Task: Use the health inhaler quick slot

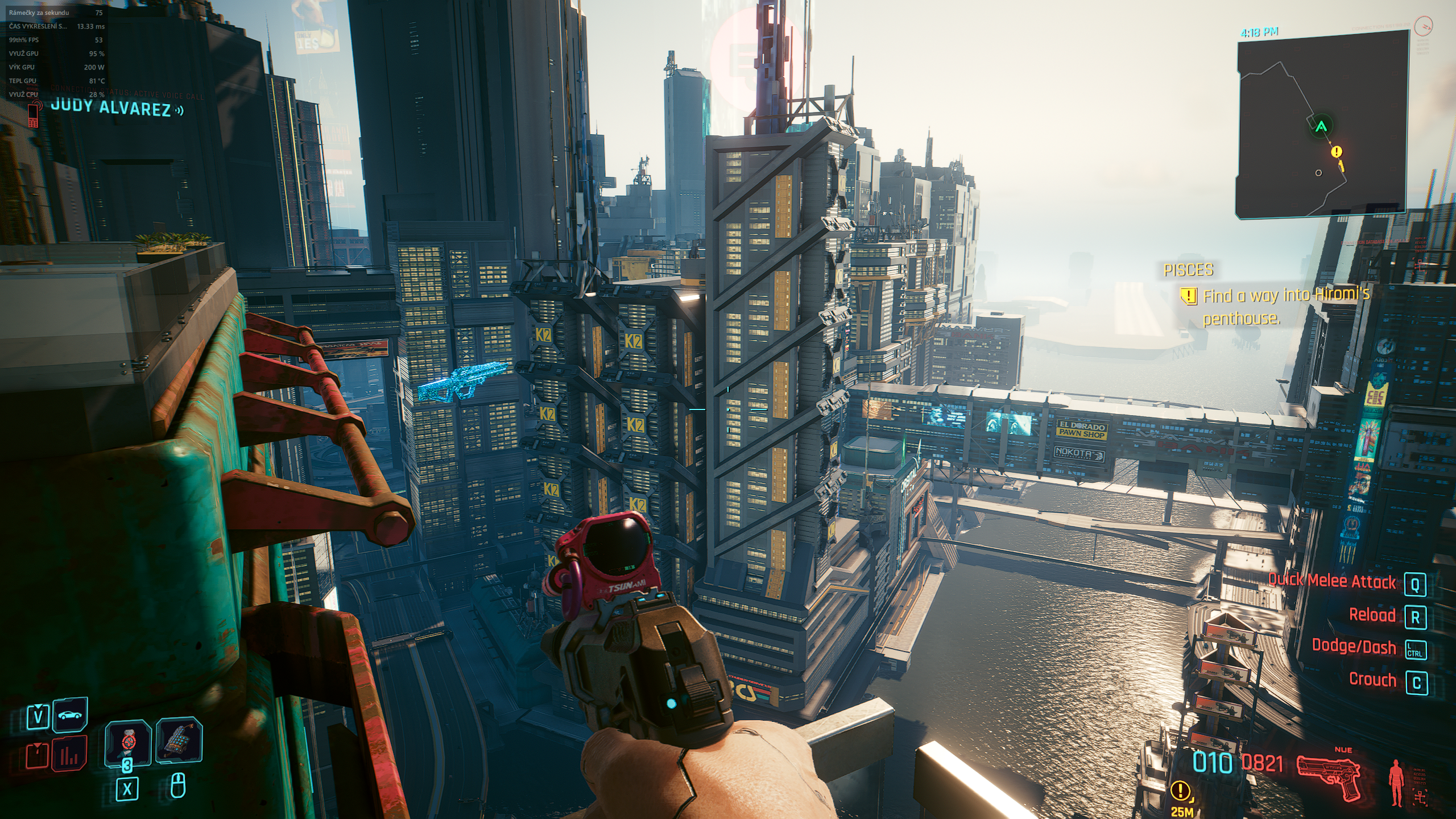Action: (128, 743)
